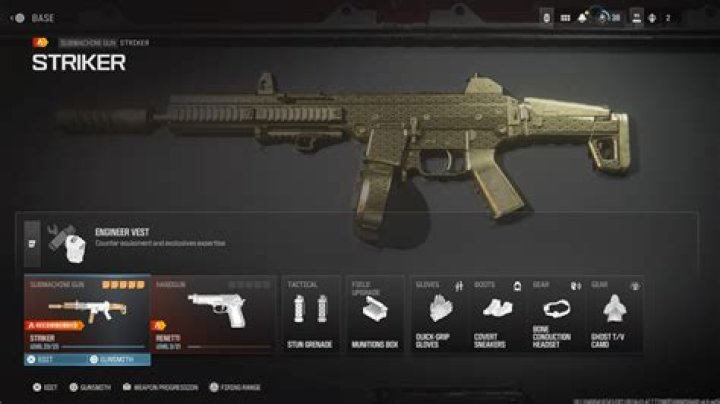The width and height of the screenshot is (720, 404).
Task: Select the Striker submachine gun slot
Action: click(x=88, y=310)
